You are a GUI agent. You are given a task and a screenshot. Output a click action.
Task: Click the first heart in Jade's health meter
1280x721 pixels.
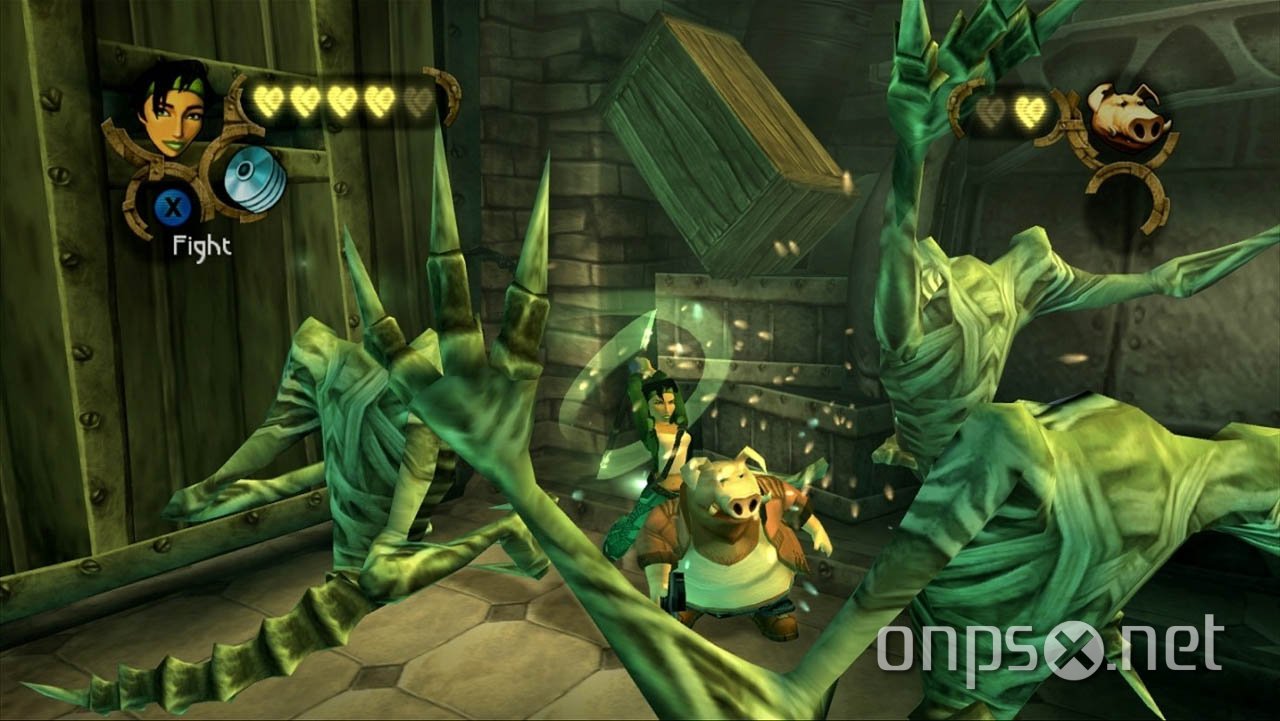(x=270, y=100)
